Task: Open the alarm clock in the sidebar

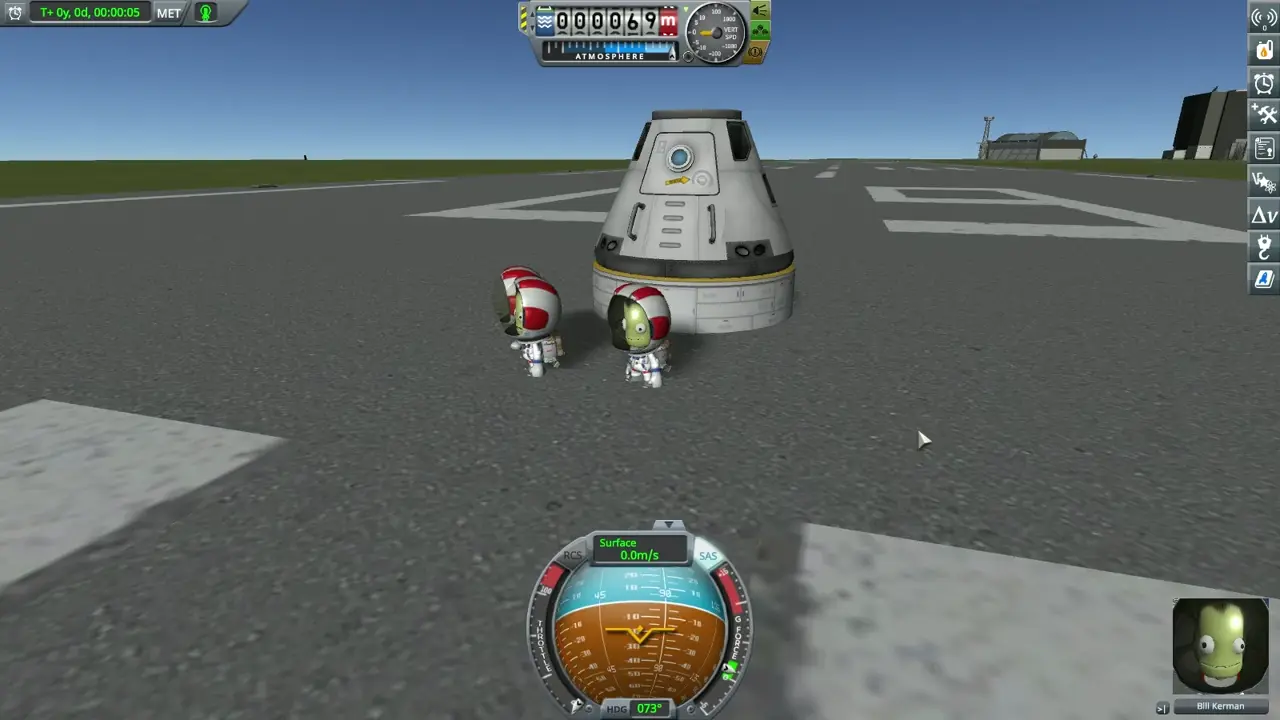Action: click(1263, 84)
